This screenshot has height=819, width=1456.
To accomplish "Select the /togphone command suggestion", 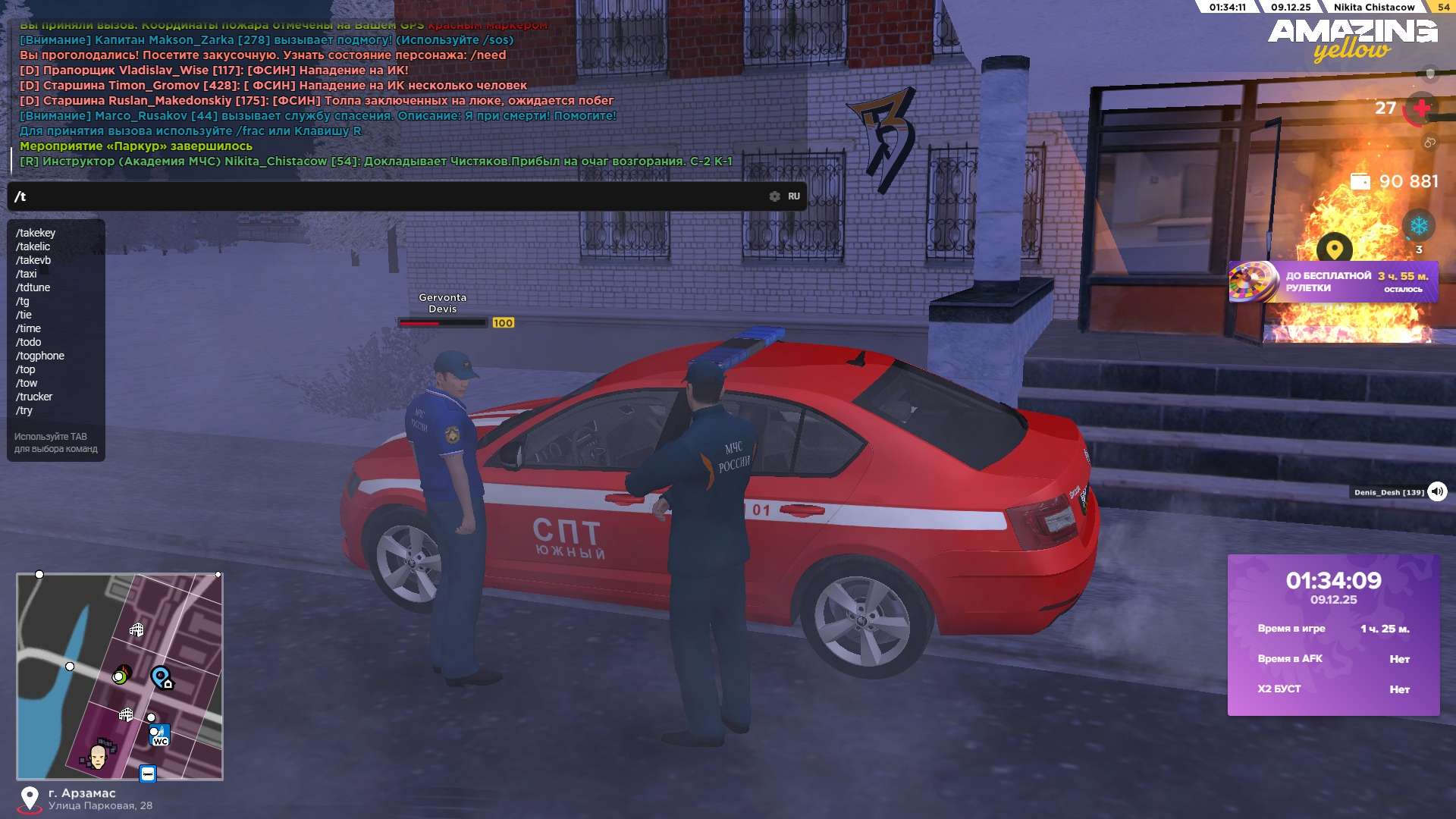I will point(40,356).
